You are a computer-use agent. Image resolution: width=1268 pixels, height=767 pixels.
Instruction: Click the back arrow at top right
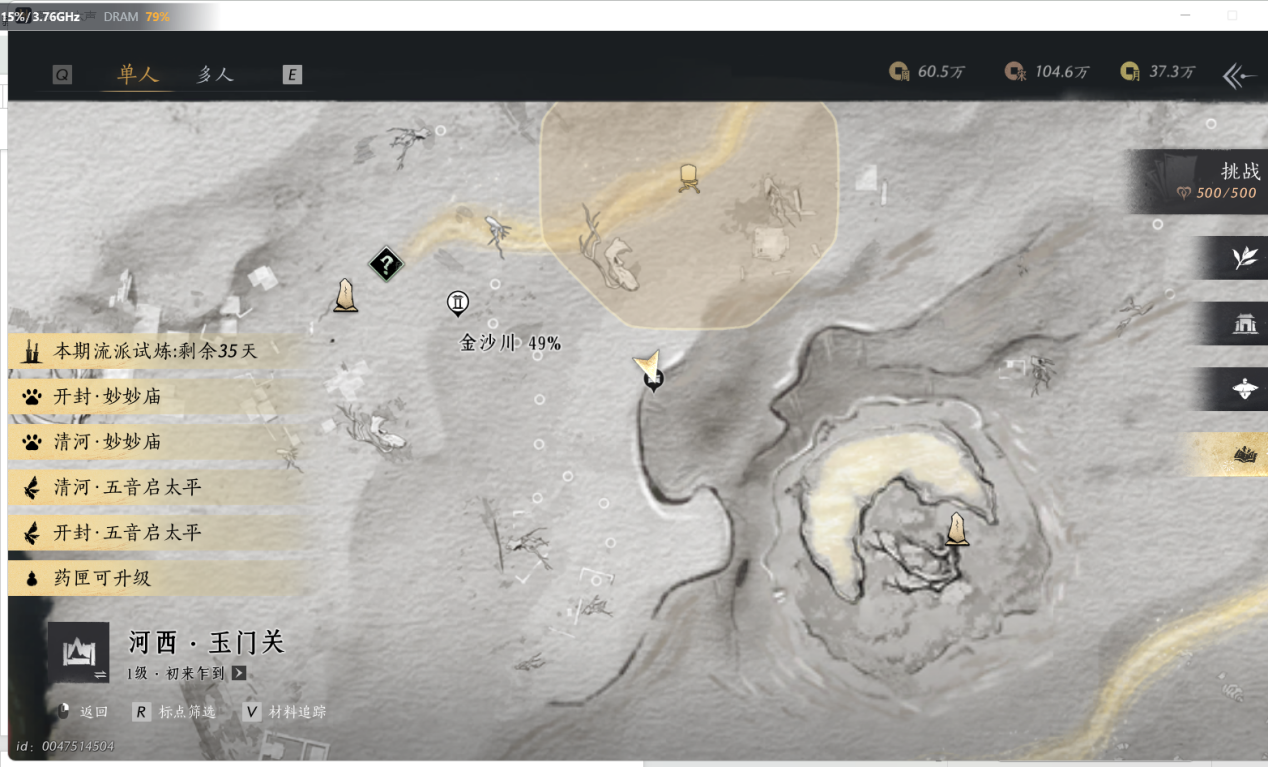click(x=1239, y=75)
